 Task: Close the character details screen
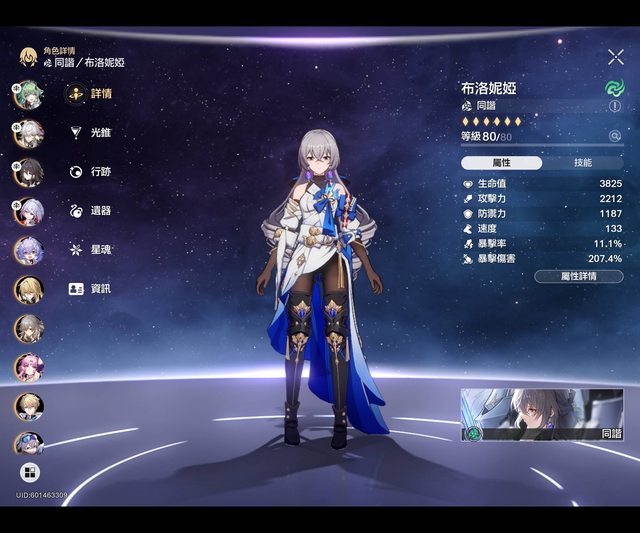coord(615,57)
